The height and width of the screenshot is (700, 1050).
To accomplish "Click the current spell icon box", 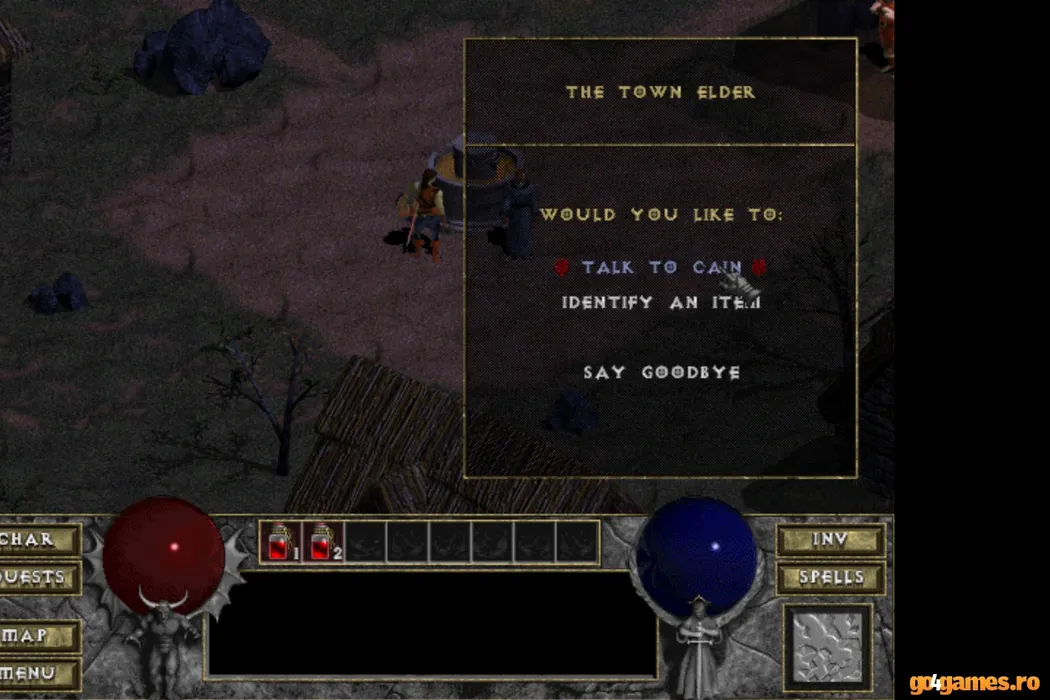I will pyautogui.click(x=827, y=648).
